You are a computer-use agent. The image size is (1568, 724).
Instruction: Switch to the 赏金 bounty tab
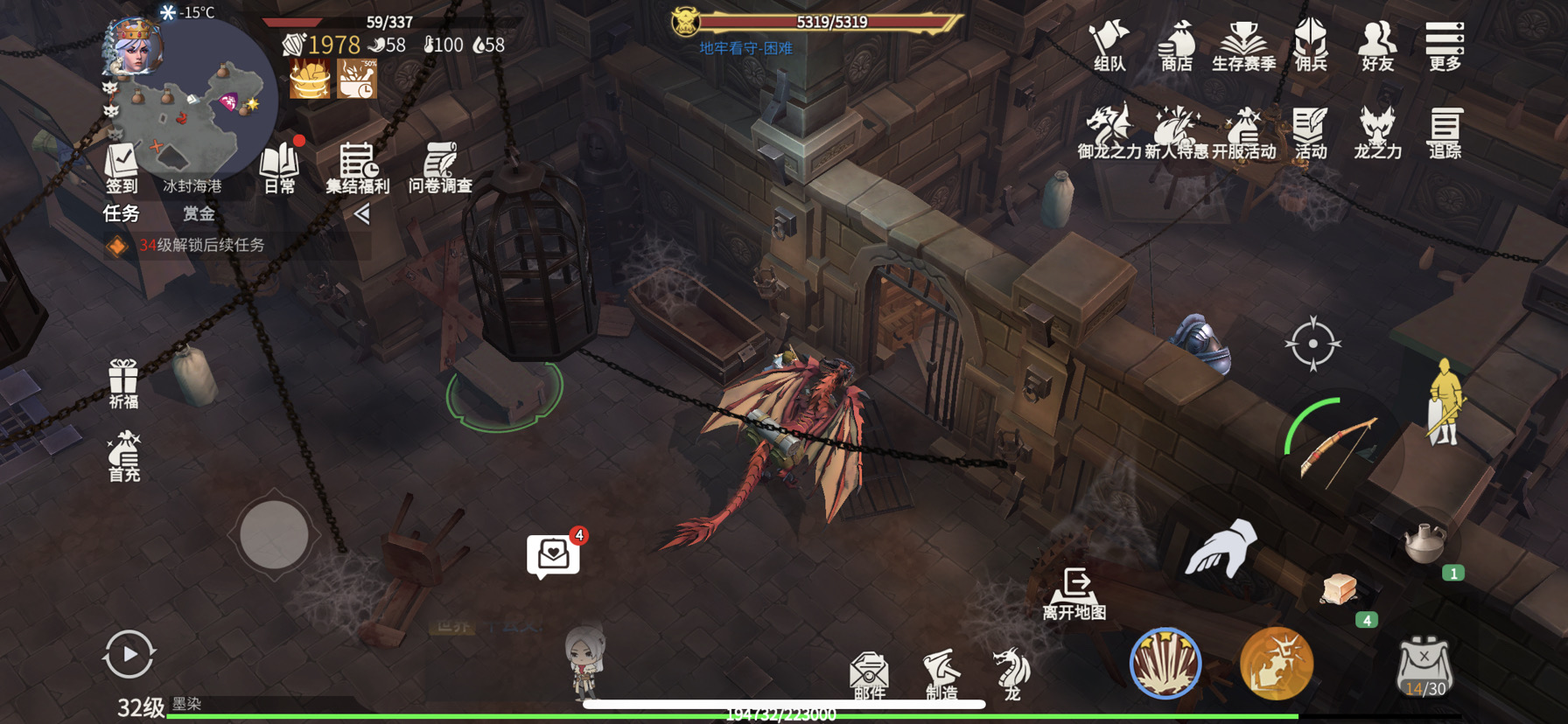tap(199, 213)
